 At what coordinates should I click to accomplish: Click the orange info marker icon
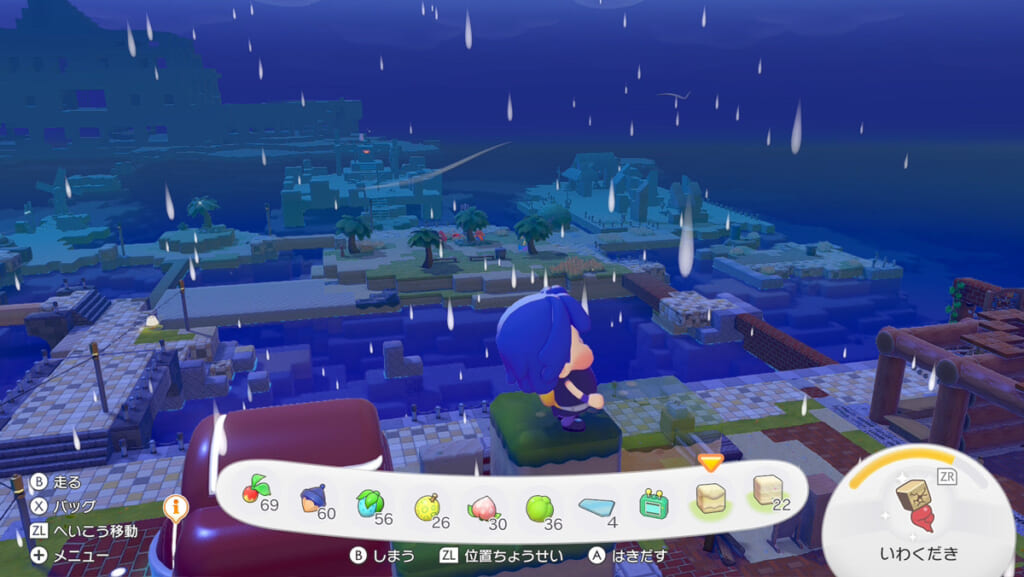tap(177, 508)
